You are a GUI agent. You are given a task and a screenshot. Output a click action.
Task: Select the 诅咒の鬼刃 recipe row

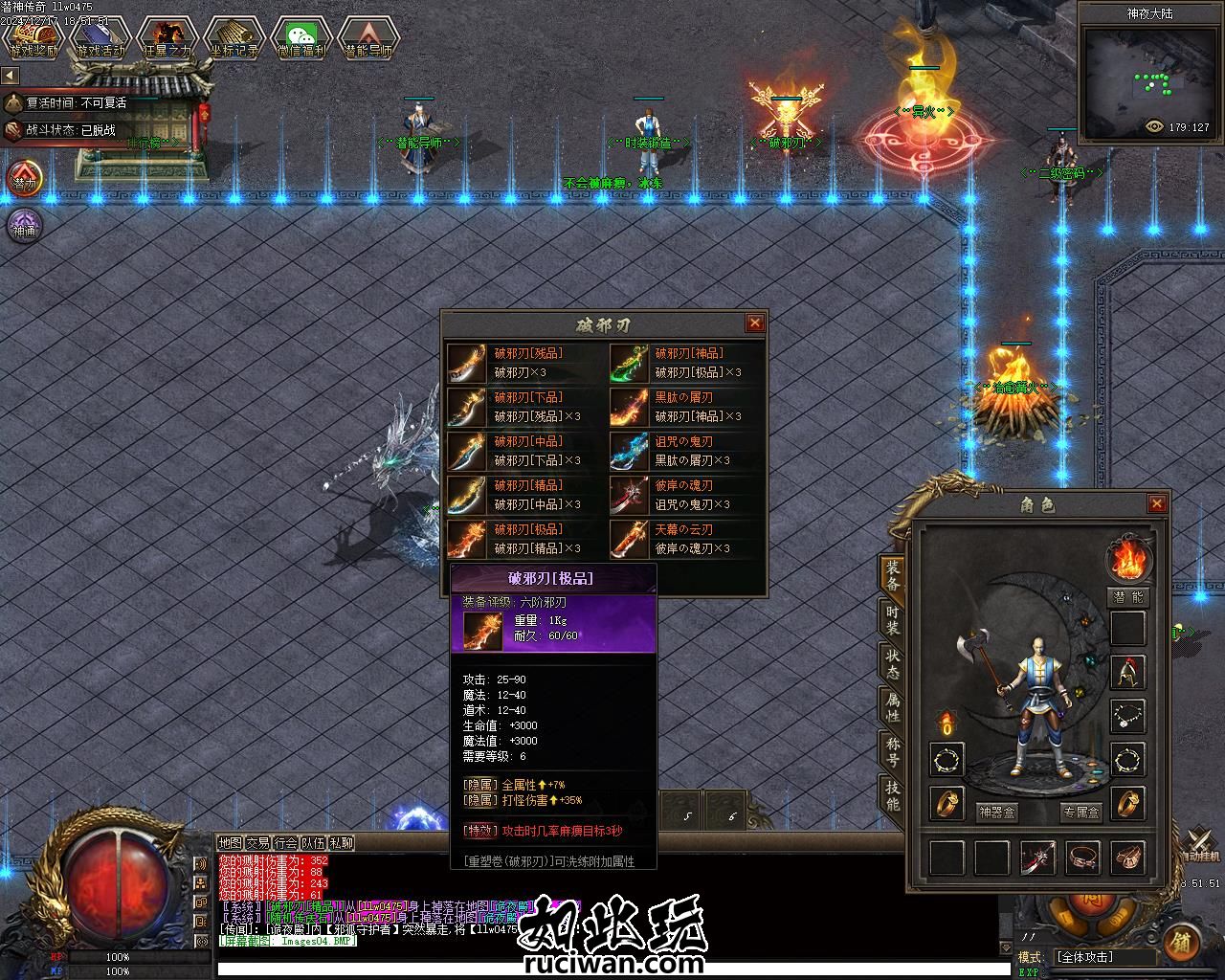[x=687, y=451]
